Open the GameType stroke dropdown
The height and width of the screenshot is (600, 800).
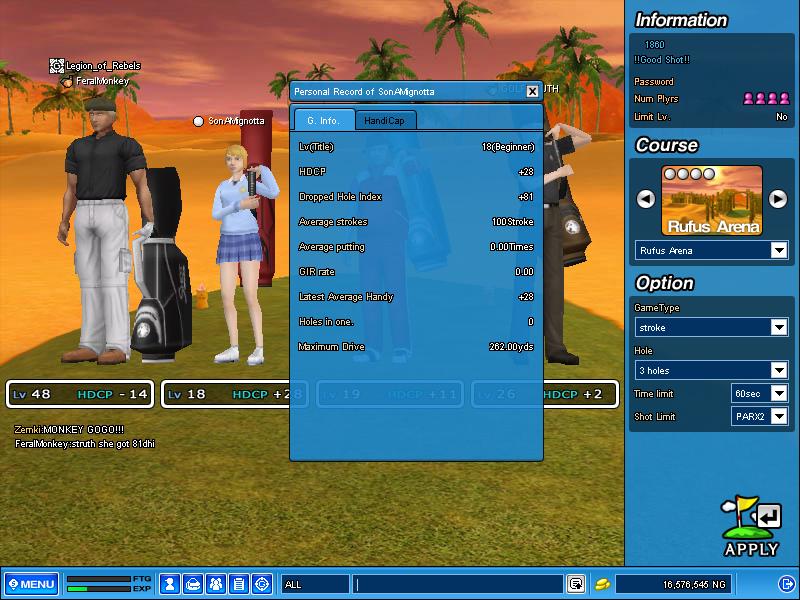pyautogui.click(x=779, y=328)
